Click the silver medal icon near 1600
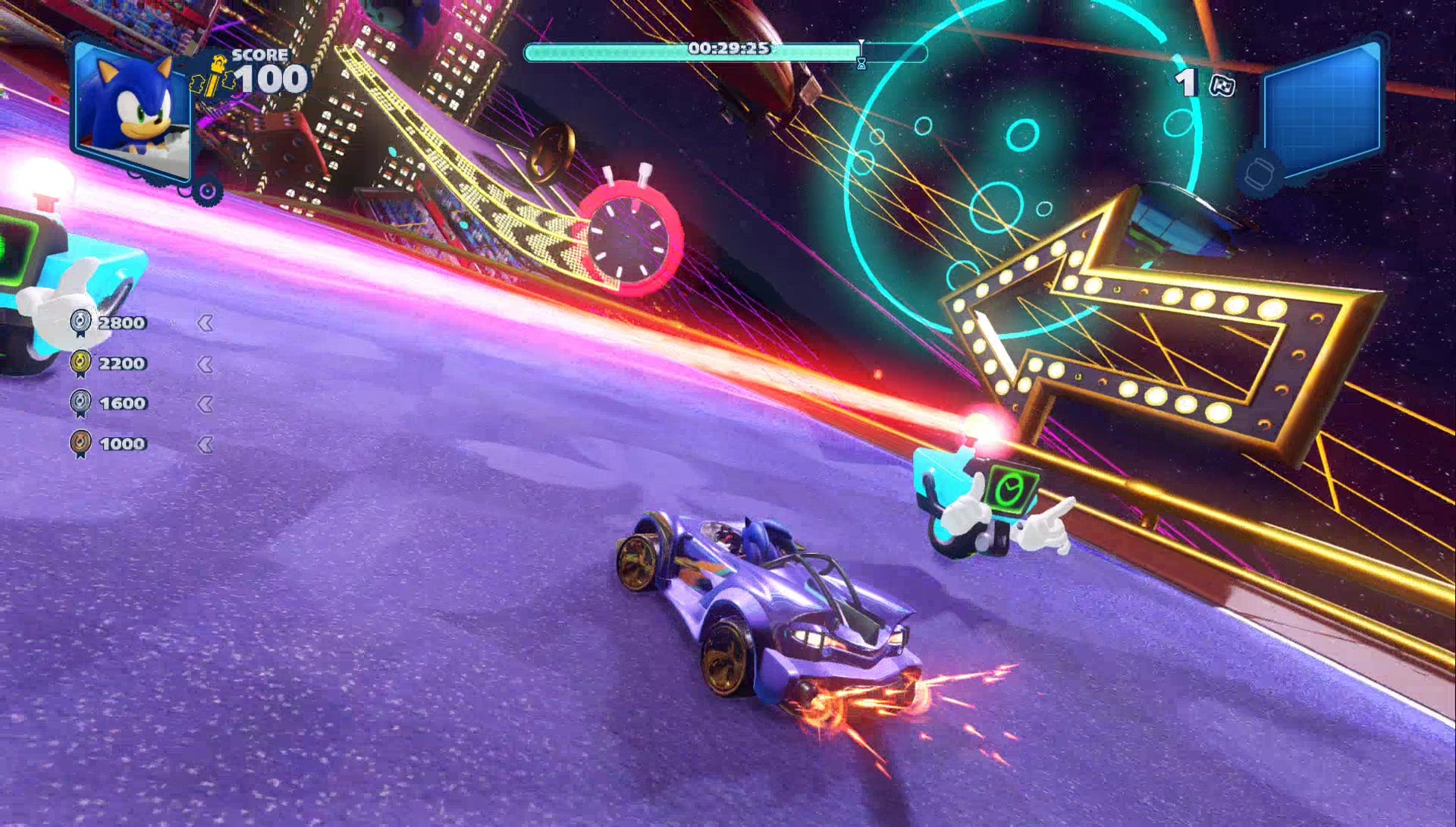Viewport: 1456px width, 827px height. (80, 402)
